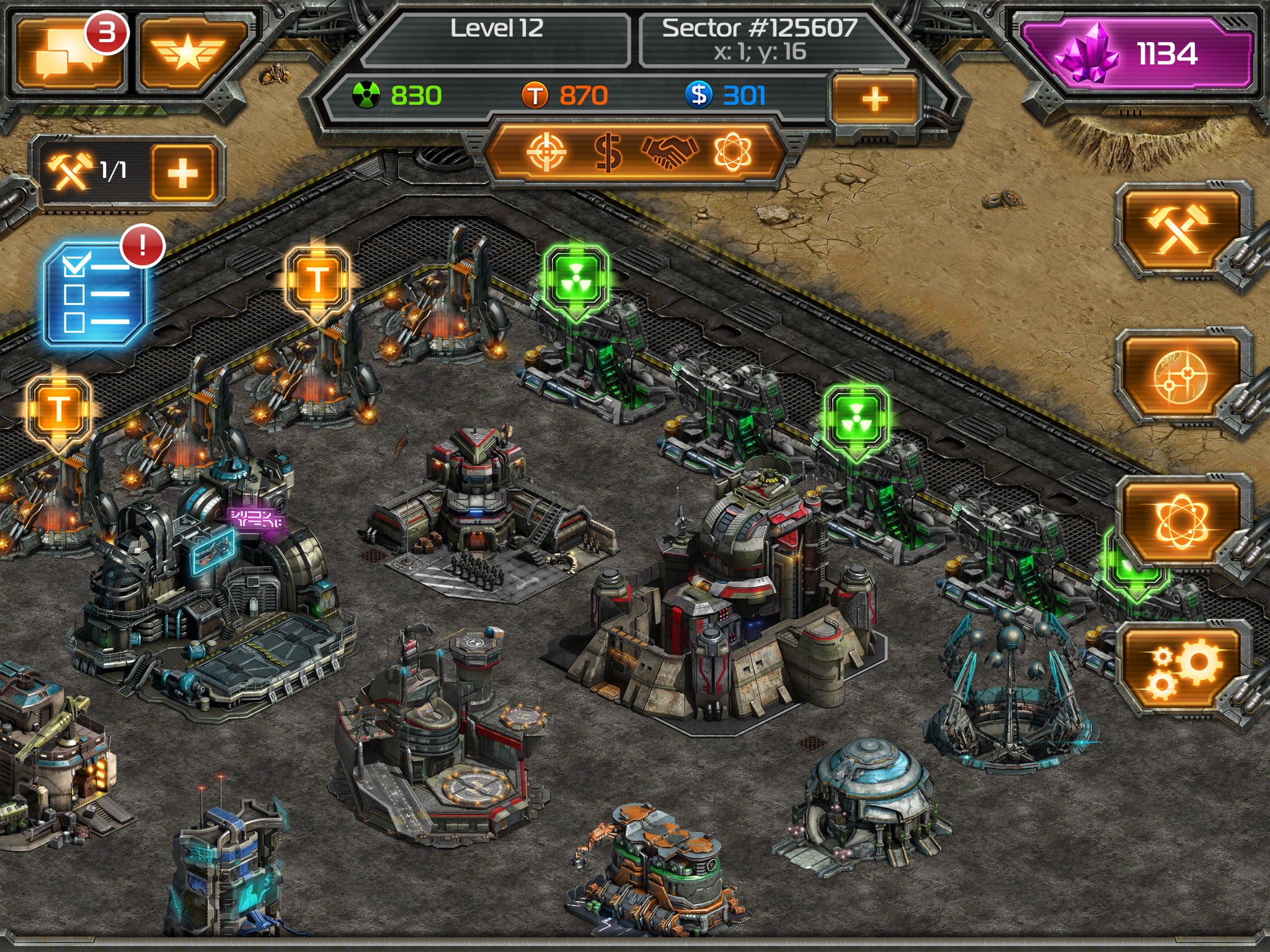Select the handshake diplomacy icon in toolbar
1270x952 pixels.
pyautogui.click(x=671, y=151)
